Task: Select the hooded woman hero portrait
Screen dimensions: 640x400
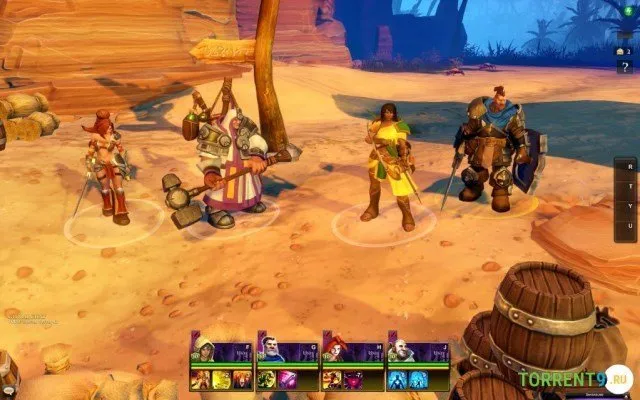Action: 202,350
